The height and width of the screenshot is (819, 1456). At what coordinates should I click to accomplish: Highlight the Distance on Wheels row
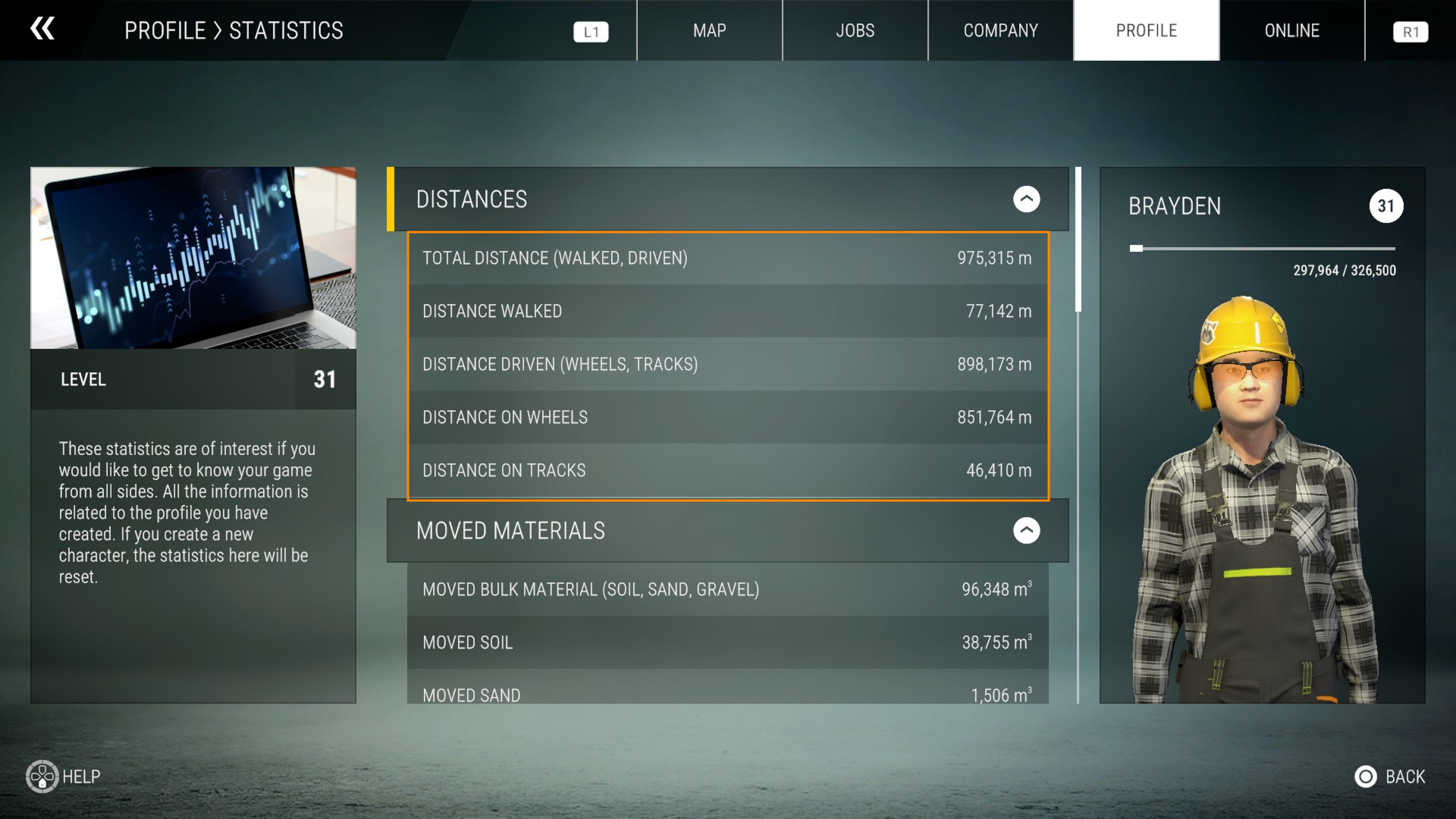click(727, 418)
